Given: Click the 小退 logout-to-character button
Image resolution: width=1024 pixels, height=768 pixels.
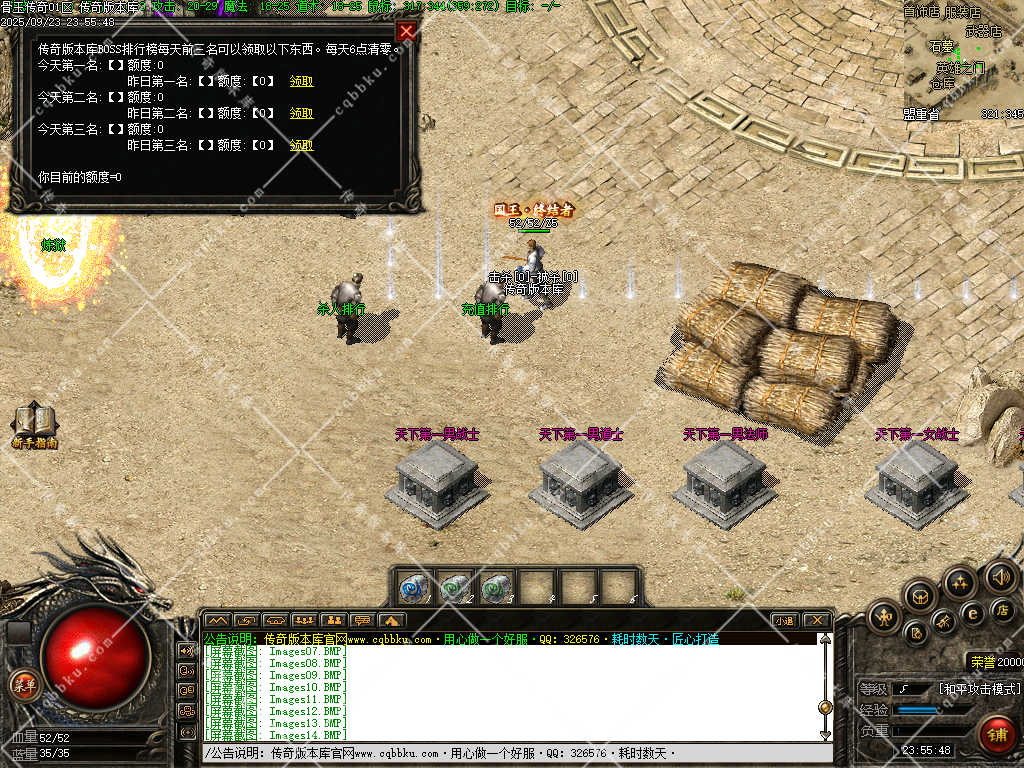Looking at the screenshot, I should tap(784, 621).
